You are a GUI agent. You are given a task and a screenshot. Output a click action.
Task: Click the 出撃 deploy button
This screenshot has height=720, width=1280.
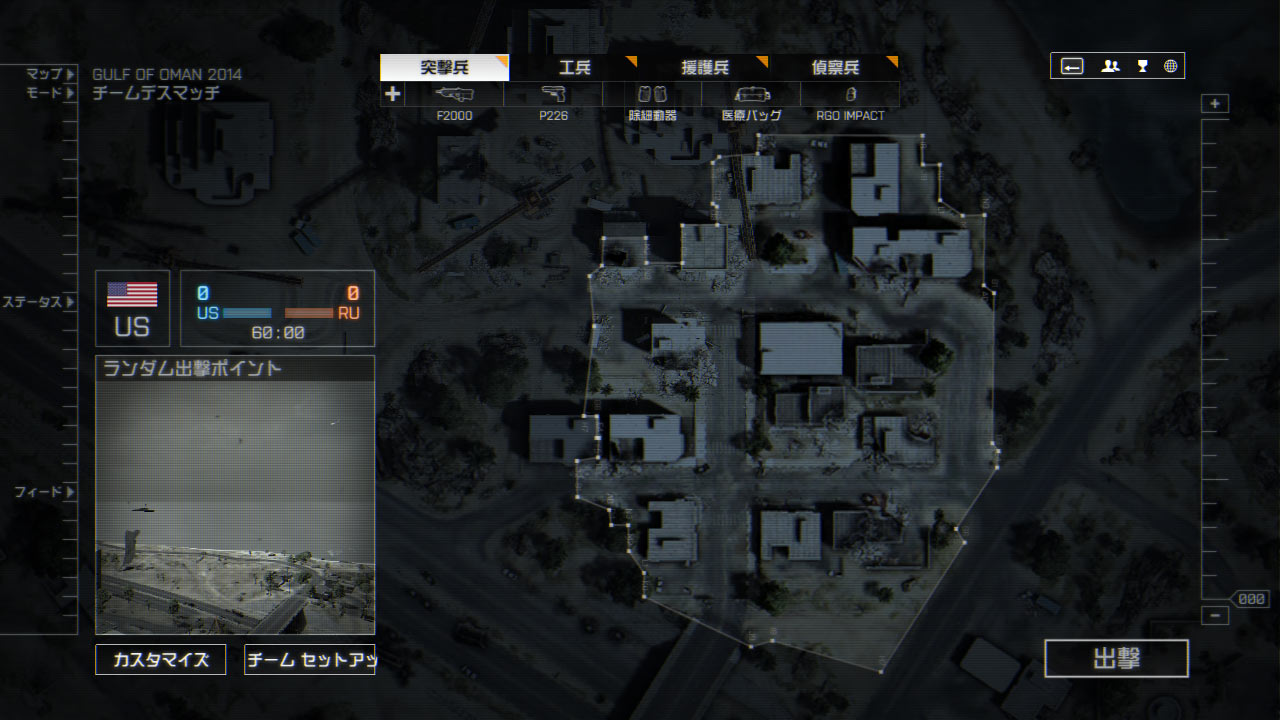[x=1116, y=658]
